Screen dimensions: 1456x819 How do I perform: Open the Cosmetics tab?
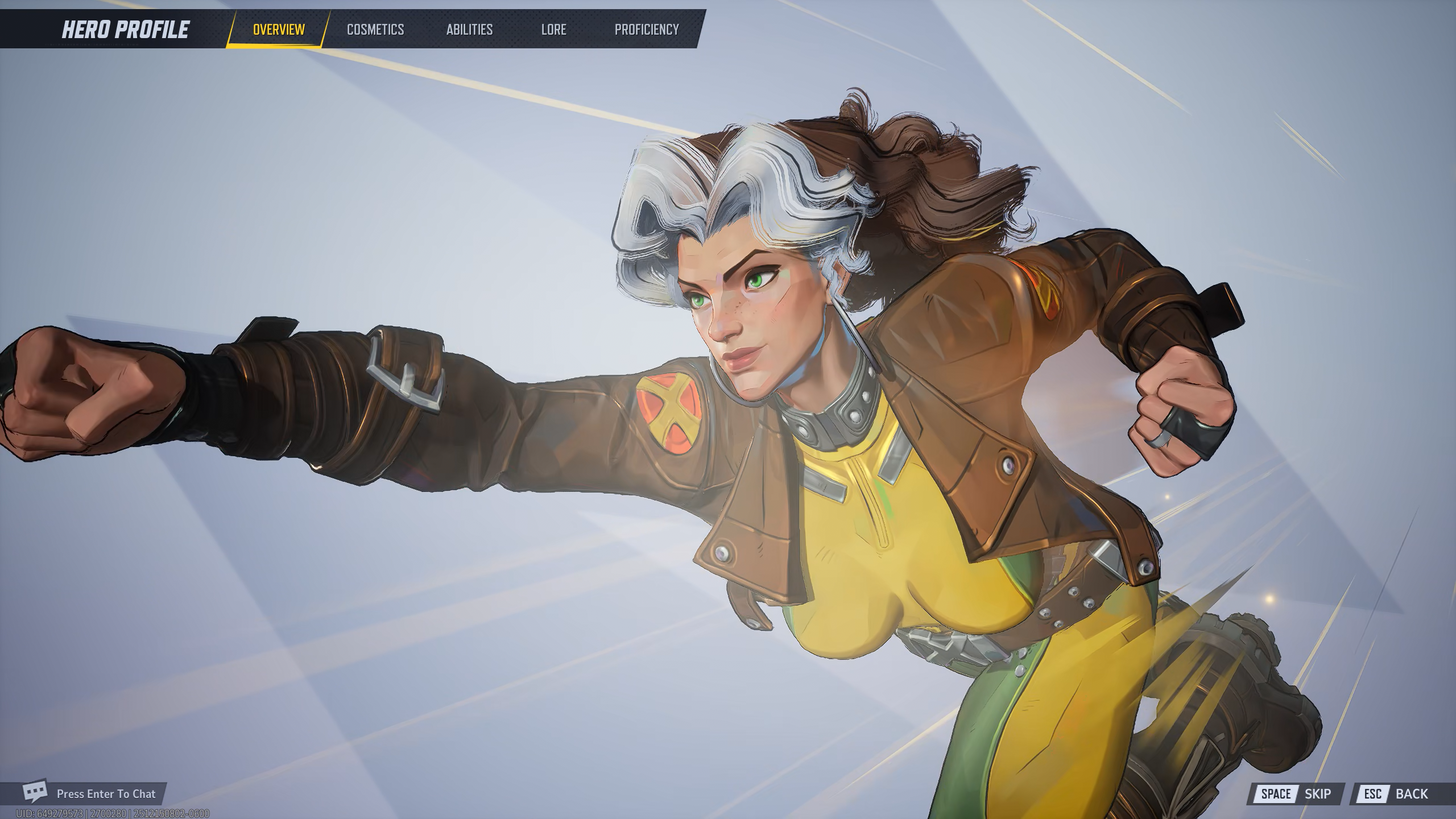click(x=375, y=29)
